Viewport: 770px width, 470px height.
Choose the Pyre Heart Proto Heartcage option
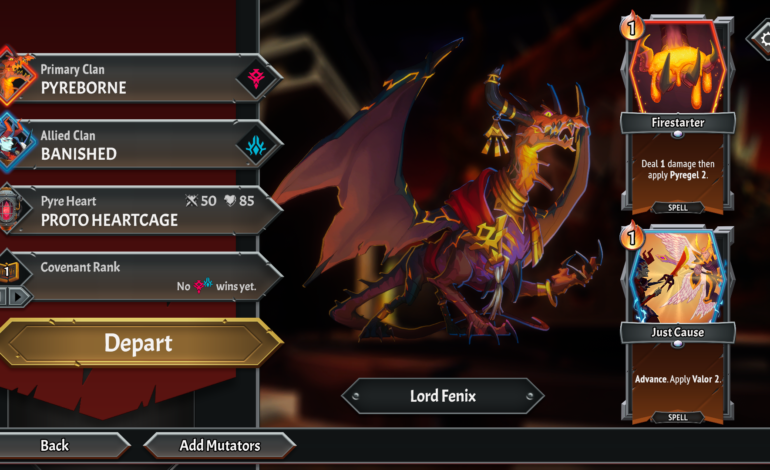tap(140, 211)
